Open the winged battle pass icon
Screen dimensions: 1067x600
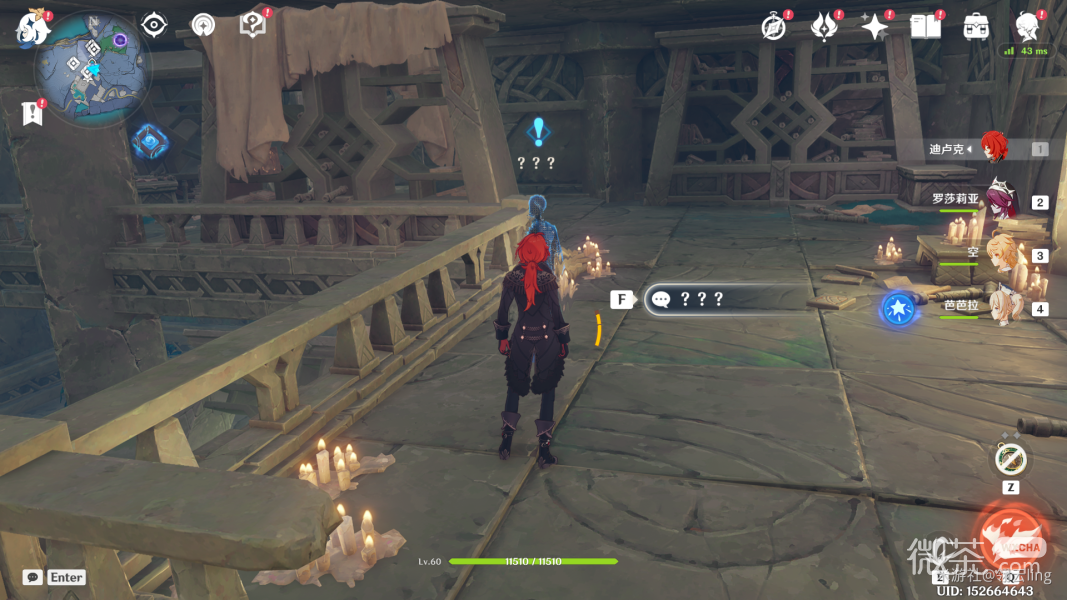[823, 27]
